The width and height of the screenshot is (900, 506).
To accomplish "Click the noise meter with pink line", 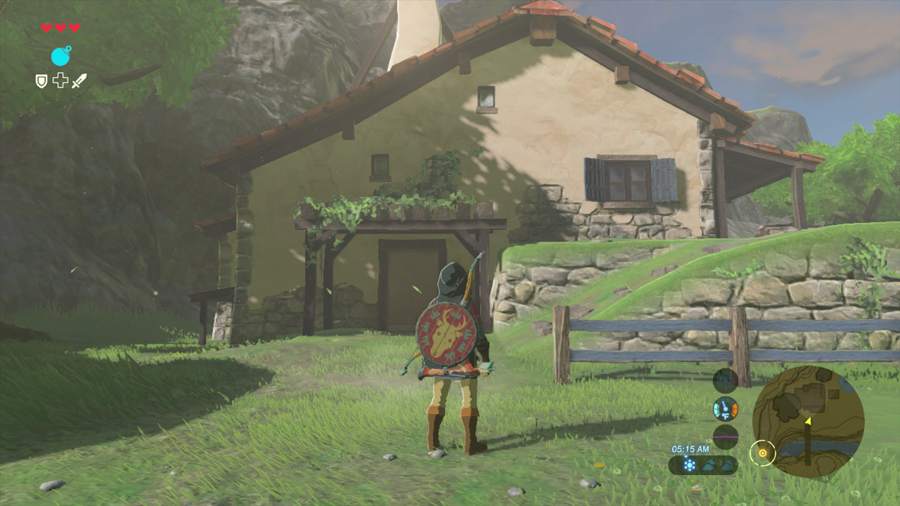I will point(725,436).
